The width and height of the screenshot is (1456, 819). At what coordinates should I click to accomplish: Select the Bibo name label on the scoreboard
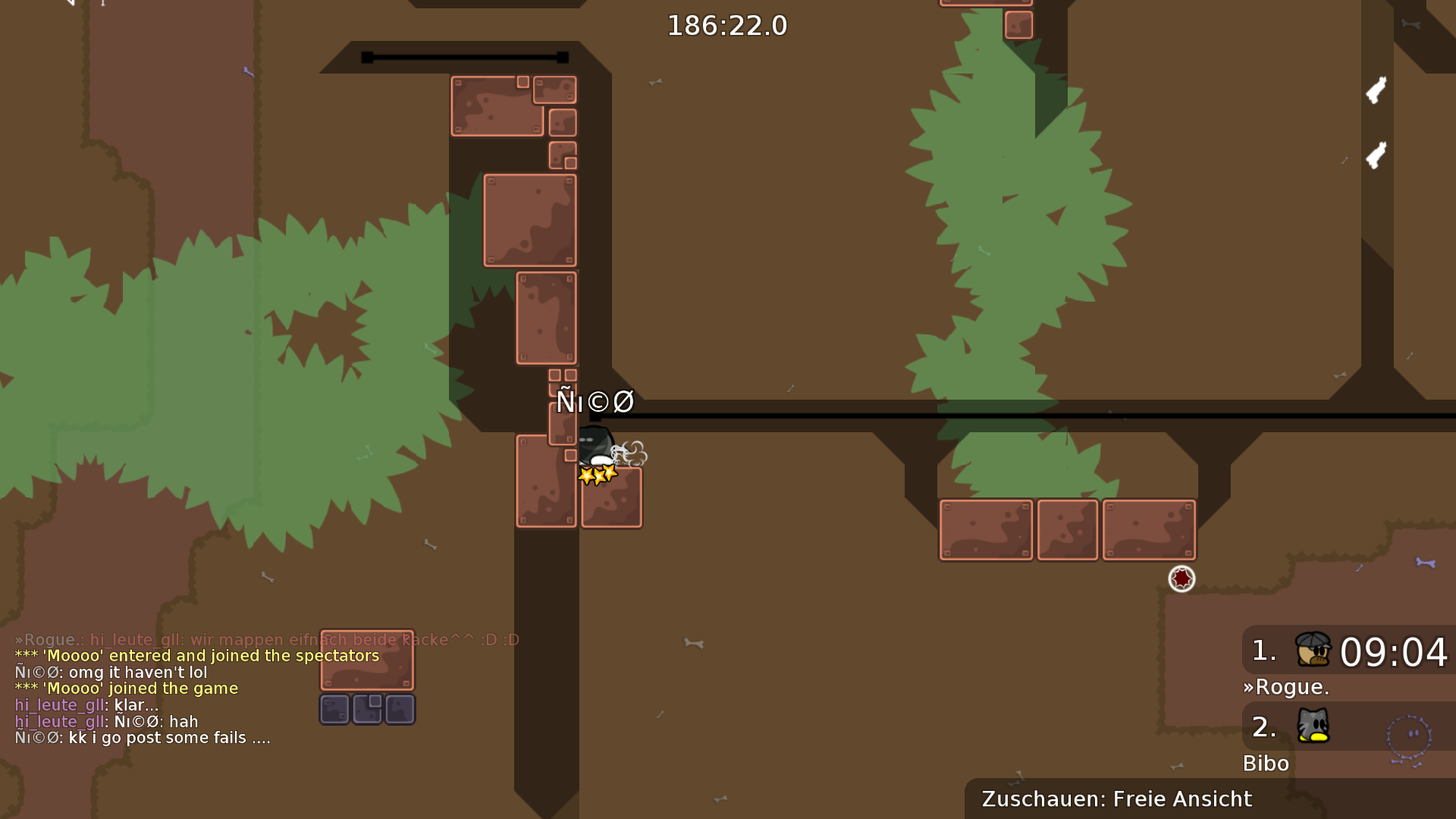click(1266, 764)
